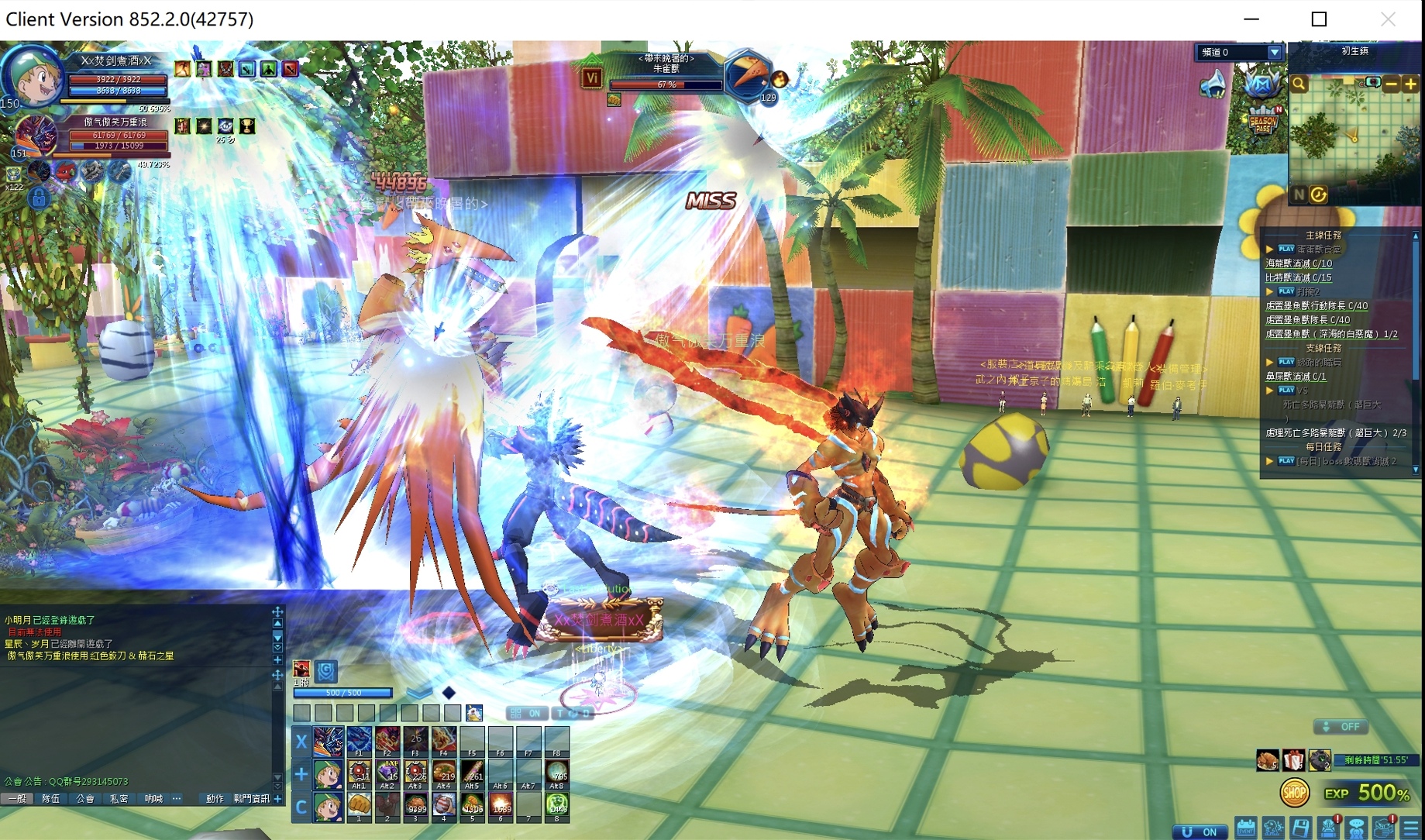Open the Season Pass icon
Viewport: 1425px width, 840px height.
coord(1263,120)
